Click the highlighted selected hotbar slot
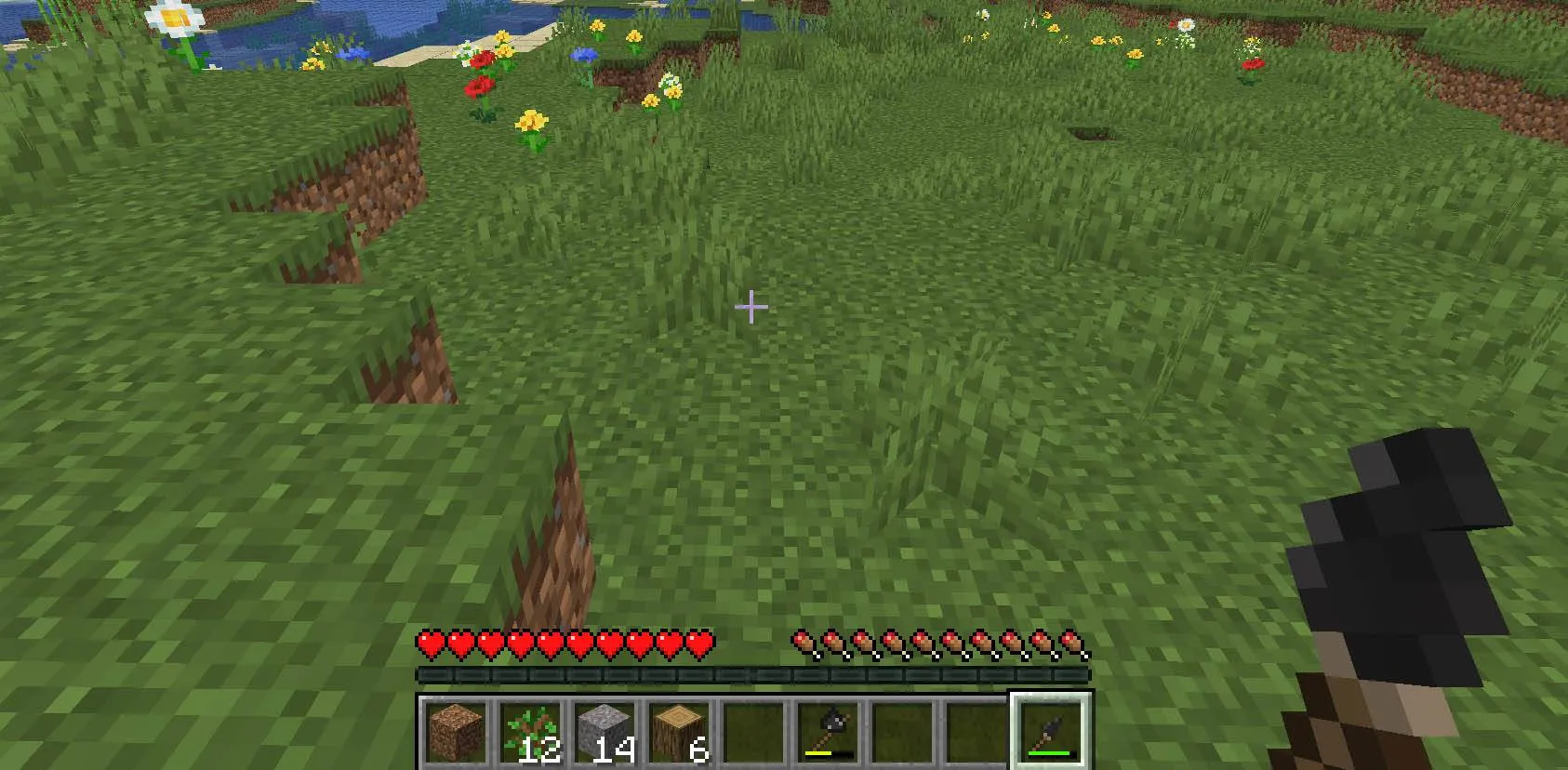Screen dimensions: 1568x770 tap(1051, 730)
